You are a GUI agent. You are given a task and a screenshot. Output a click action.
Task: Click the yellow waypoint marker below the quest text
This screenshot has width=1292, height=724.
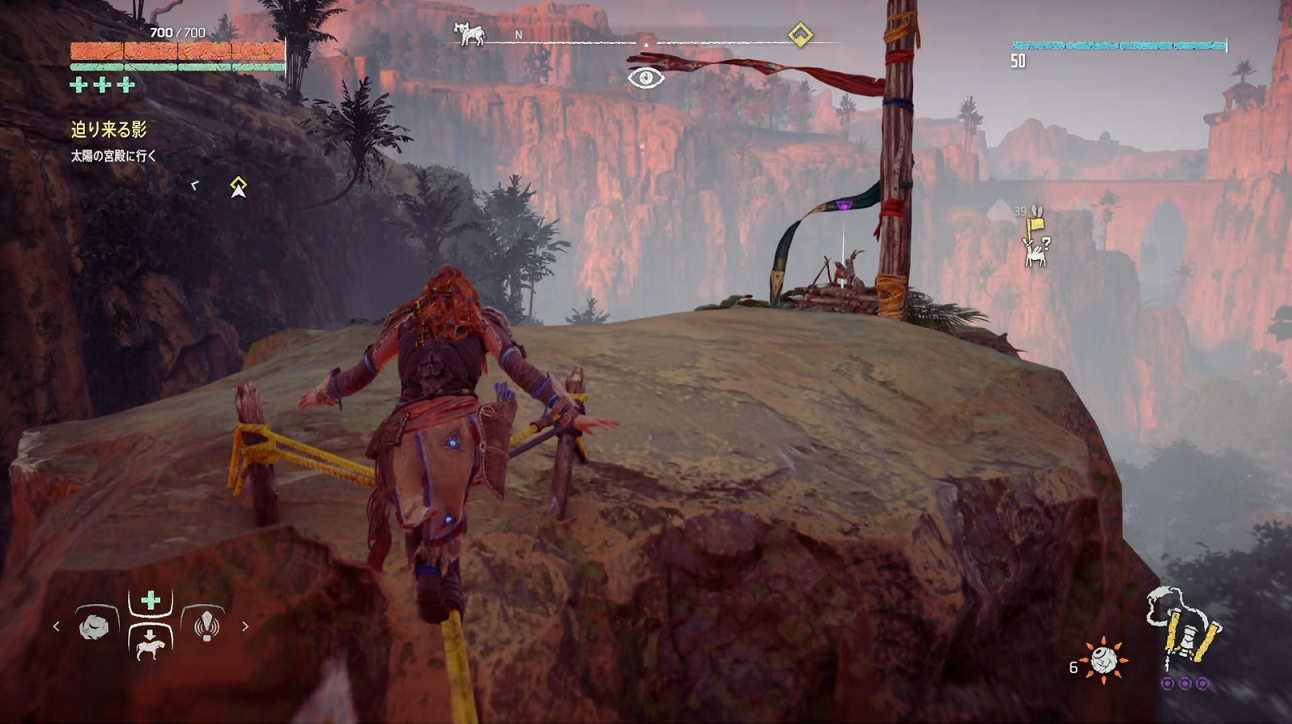click(x=238, y=186)
